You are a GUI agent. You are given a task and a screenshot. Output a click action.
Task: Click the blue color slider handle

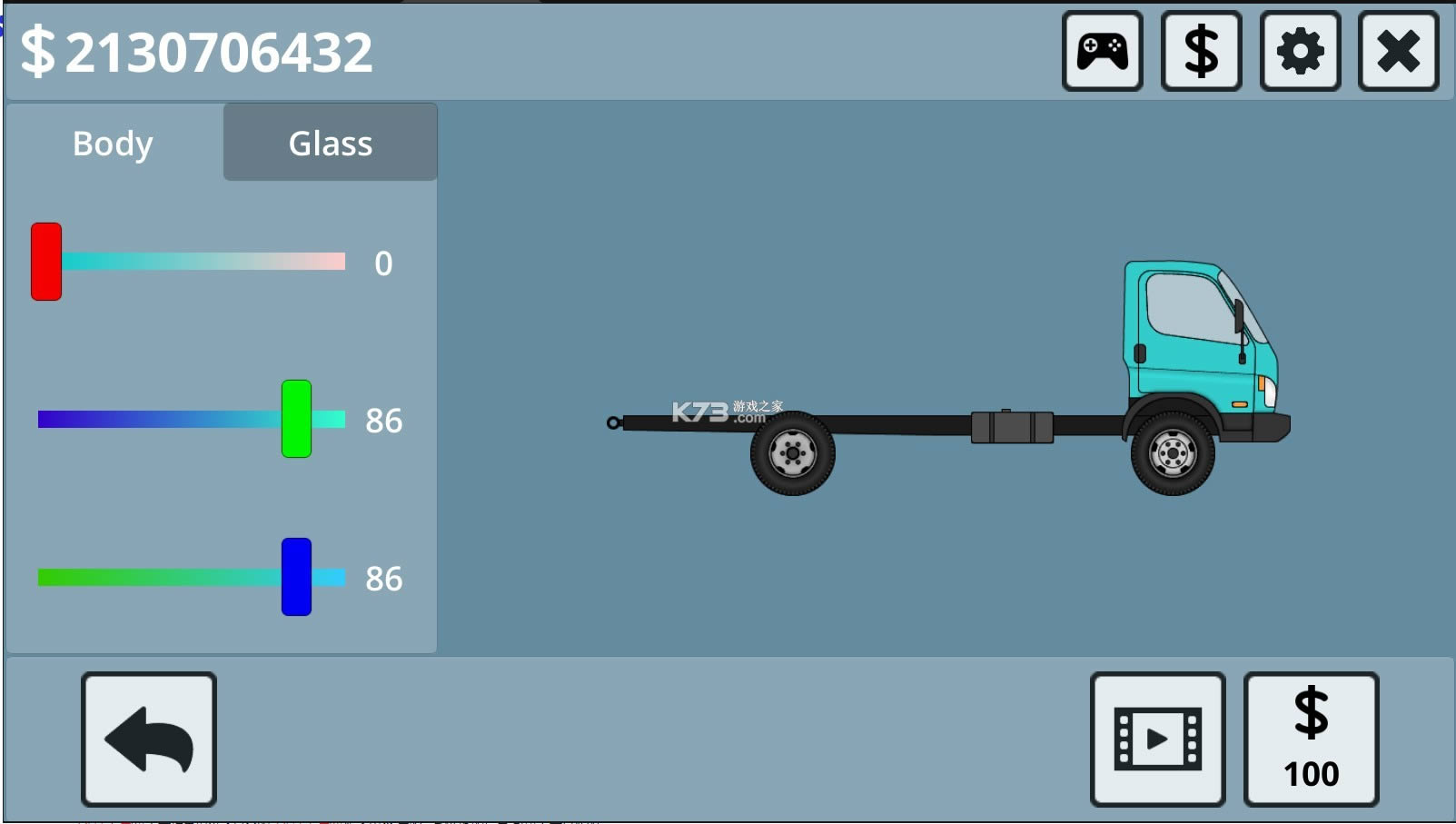pyautogui.click(x=296, y=577)
